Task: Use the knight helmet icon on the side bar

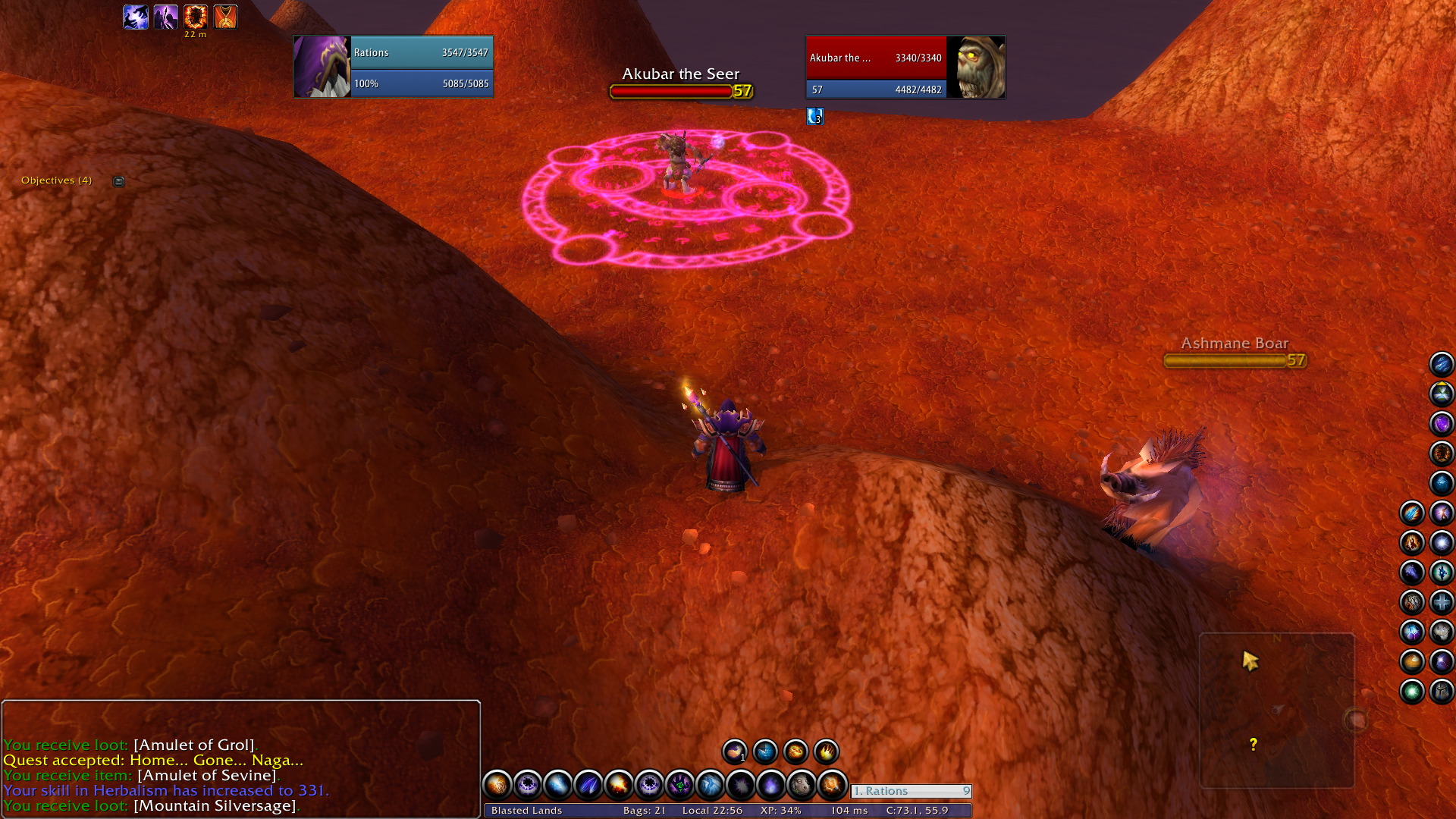Action: (1441, 691)
